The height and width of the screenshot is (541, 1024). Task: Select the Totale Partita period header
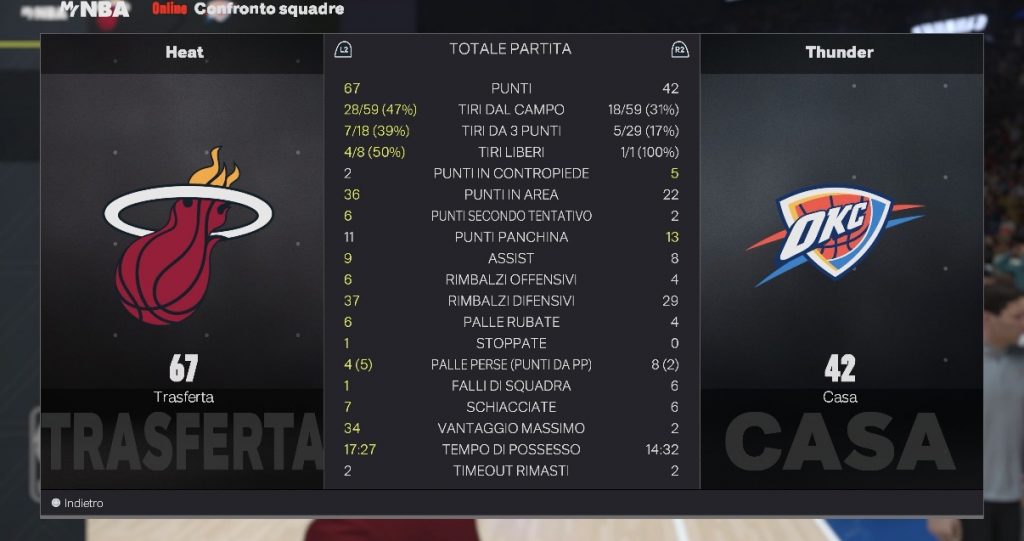tap(510, 49)
